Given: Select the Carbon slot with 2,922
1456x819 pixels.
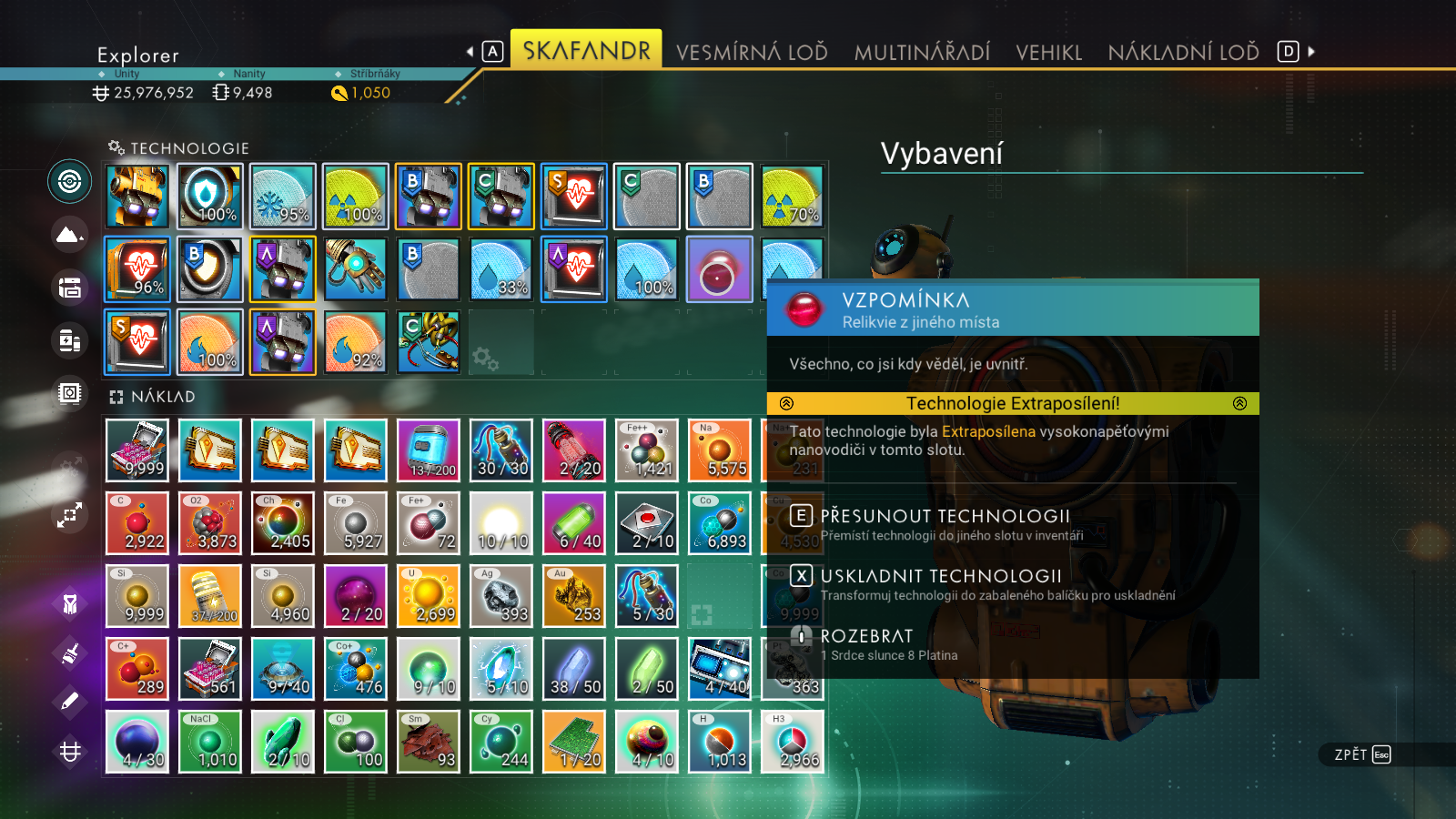Looking at the screenshot, I should point(137,523).
